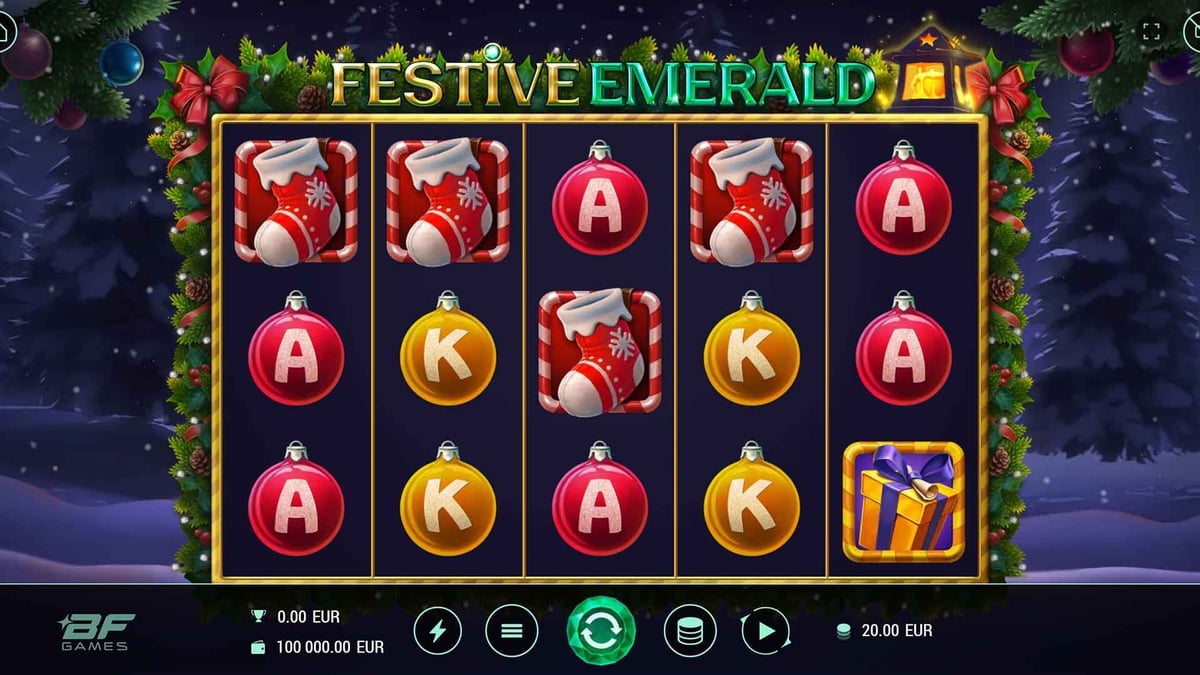Open the hamburger menu button

[512, 631]
